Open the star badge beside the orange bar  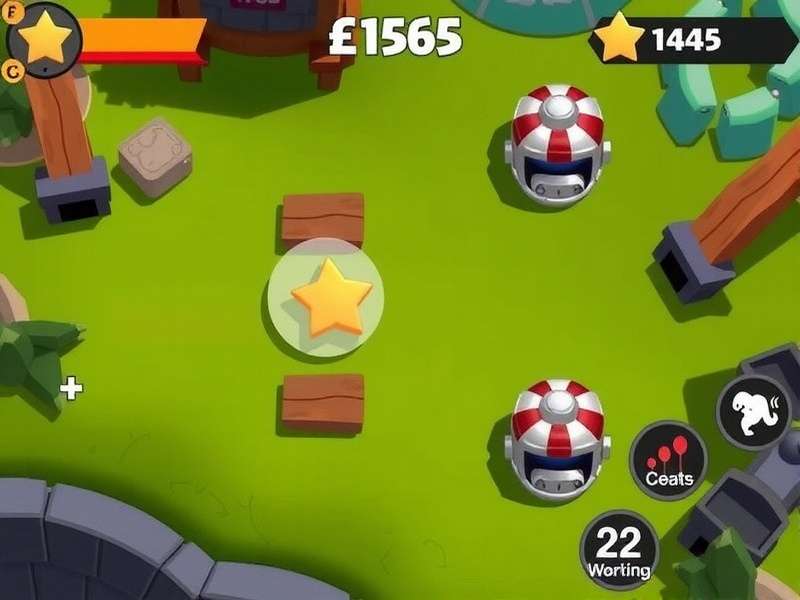(x=44, y=39)
